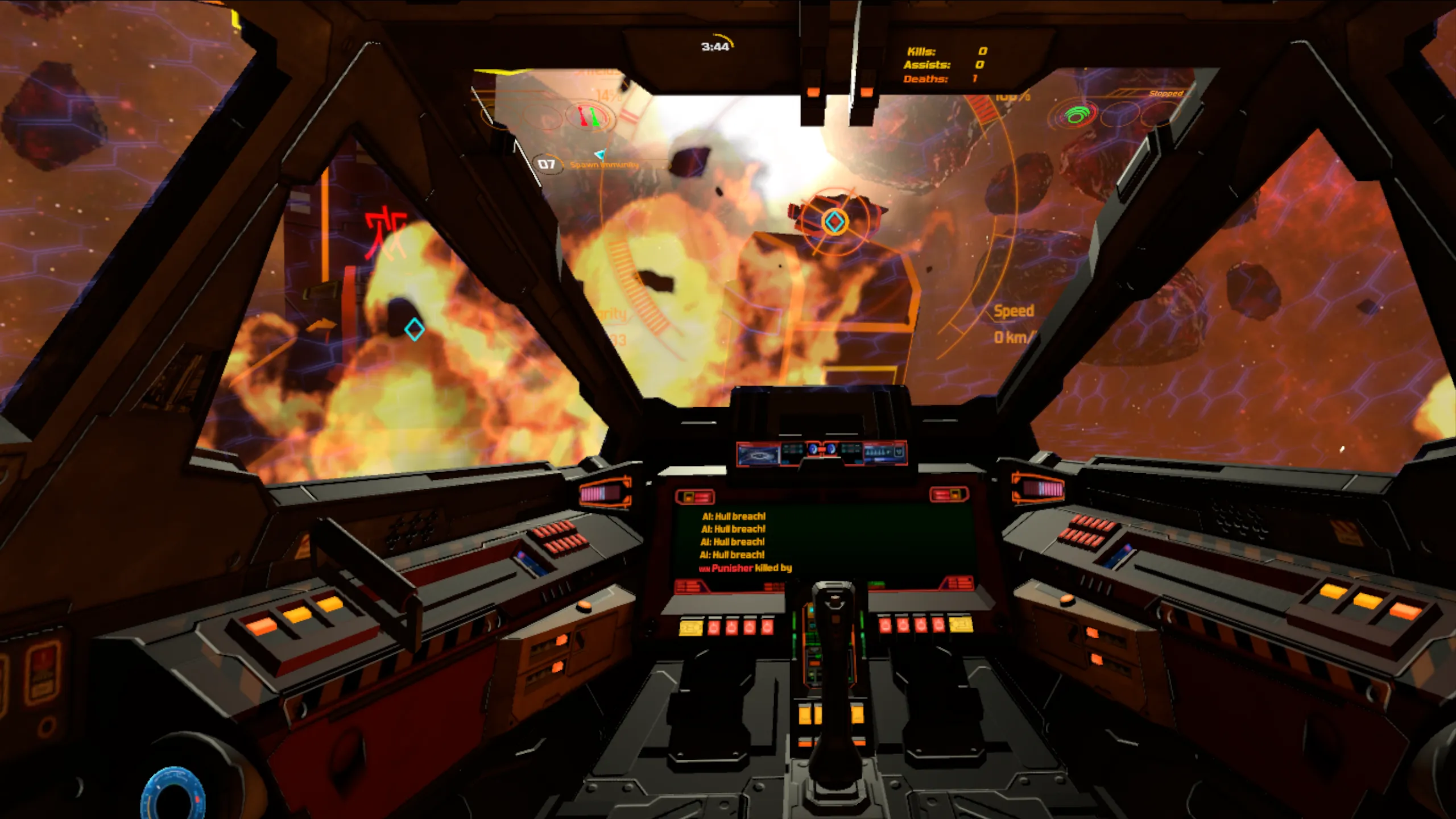Select the diamond marker inside the orange reticle
This screenshot has width=1456, height=819.
[834, 222]
